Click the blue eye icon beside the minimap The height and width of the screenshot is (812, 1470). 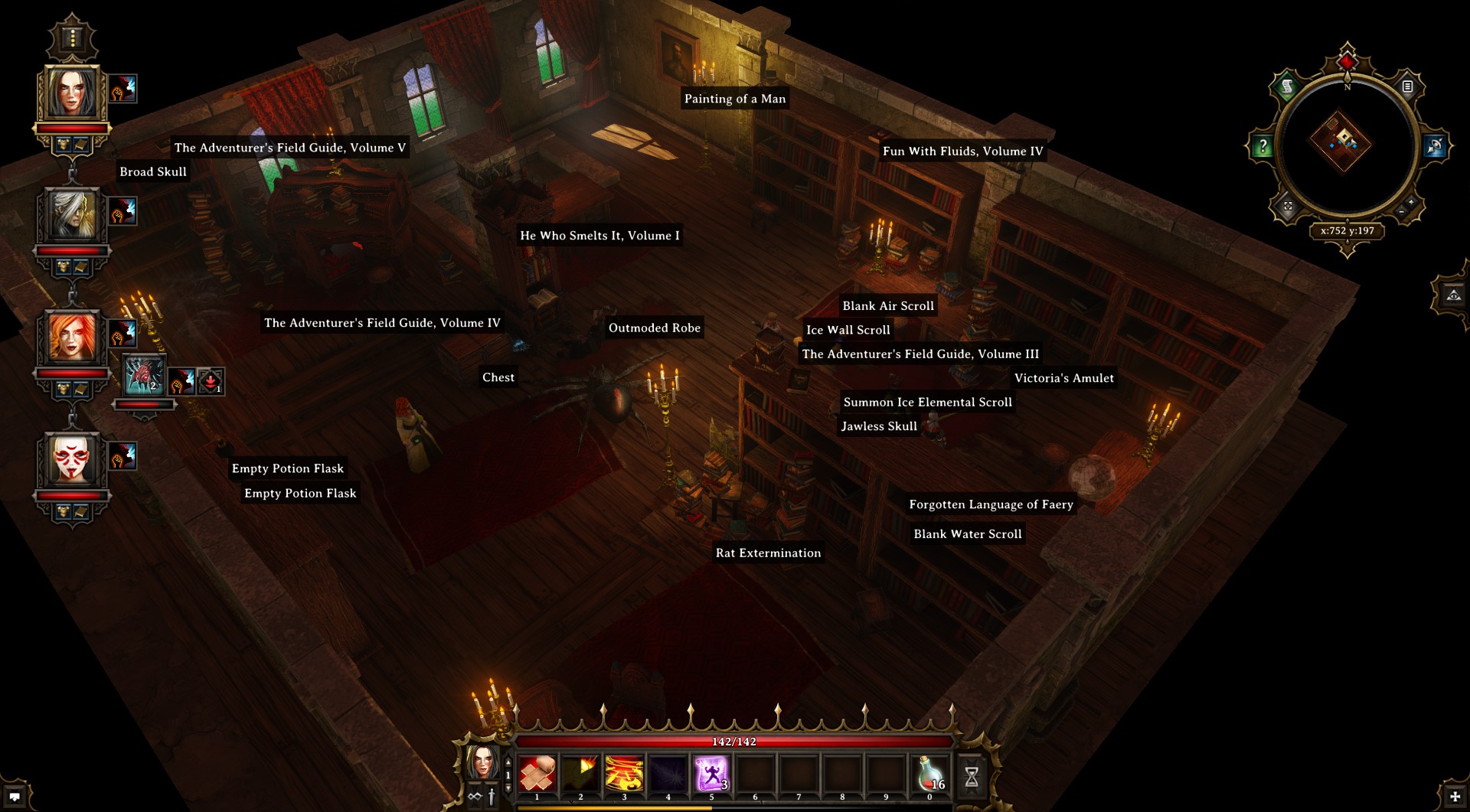pos(1435,145)
